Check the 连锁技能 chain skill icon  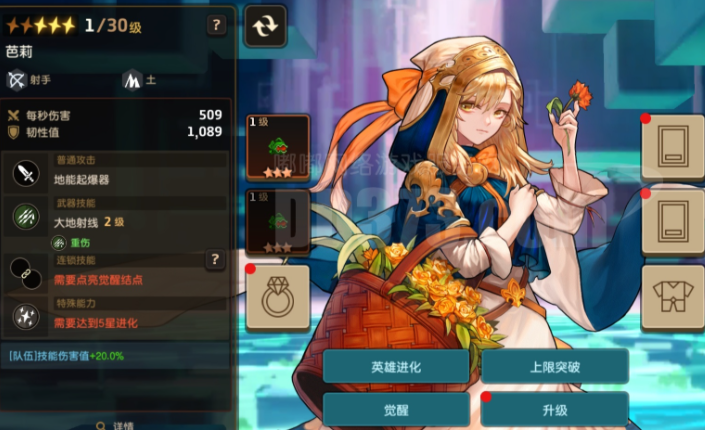click(25, 272)
